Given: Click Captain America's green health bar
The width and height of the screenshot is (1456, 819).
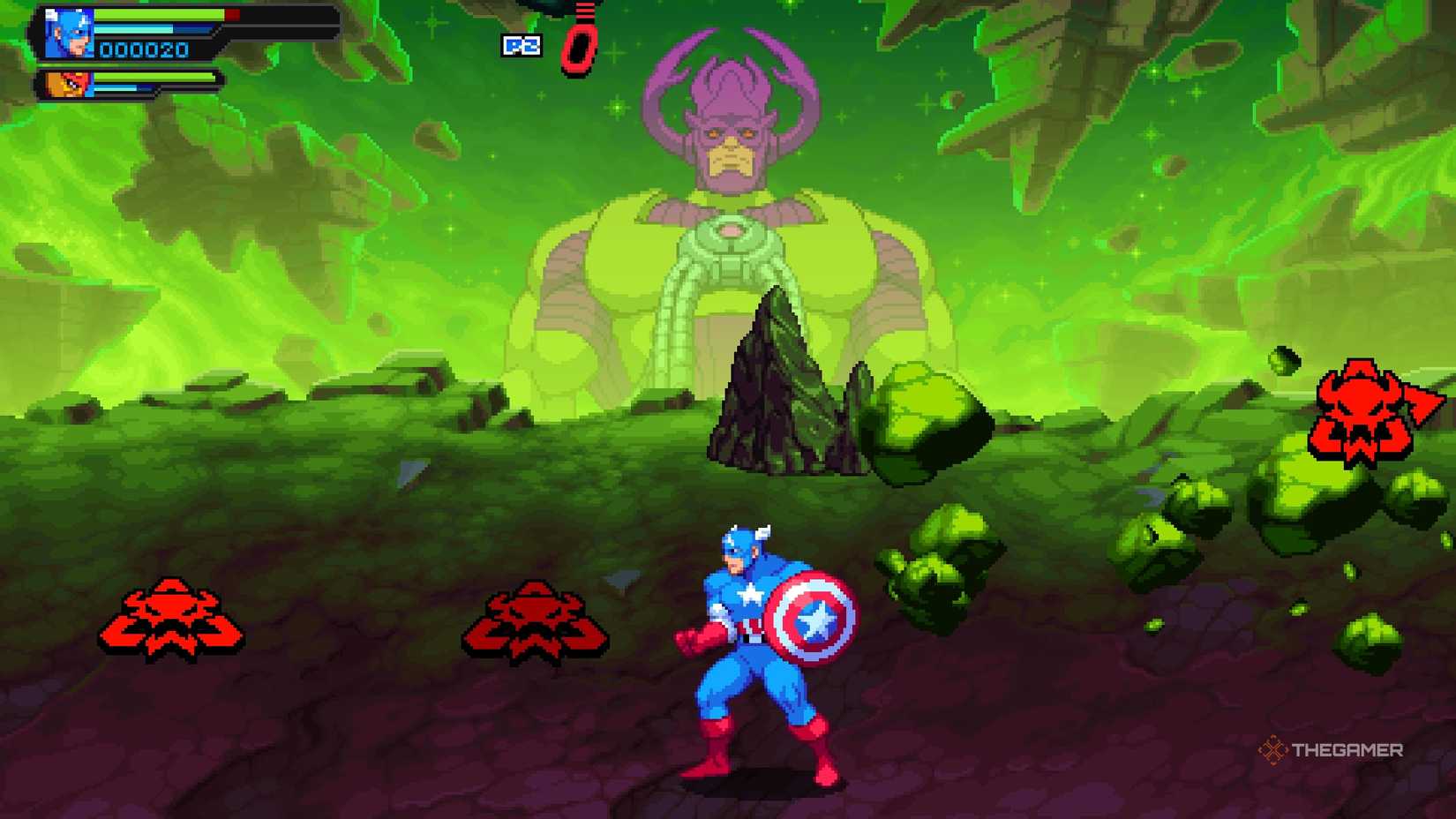Looking at the screenshot, I should [159, 14].
